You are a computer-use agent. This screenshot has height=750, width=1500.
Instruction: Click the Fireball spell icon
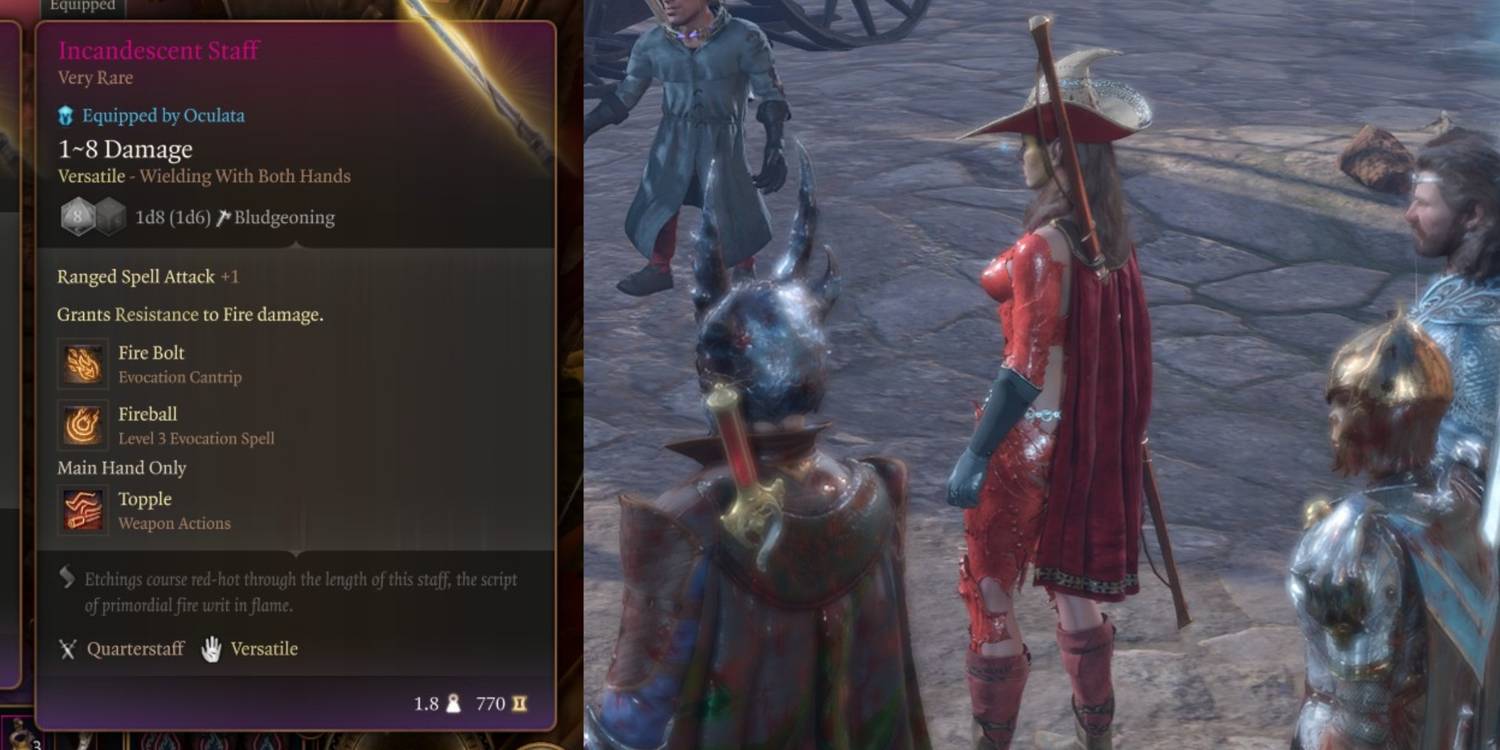(x=82, y=426)
